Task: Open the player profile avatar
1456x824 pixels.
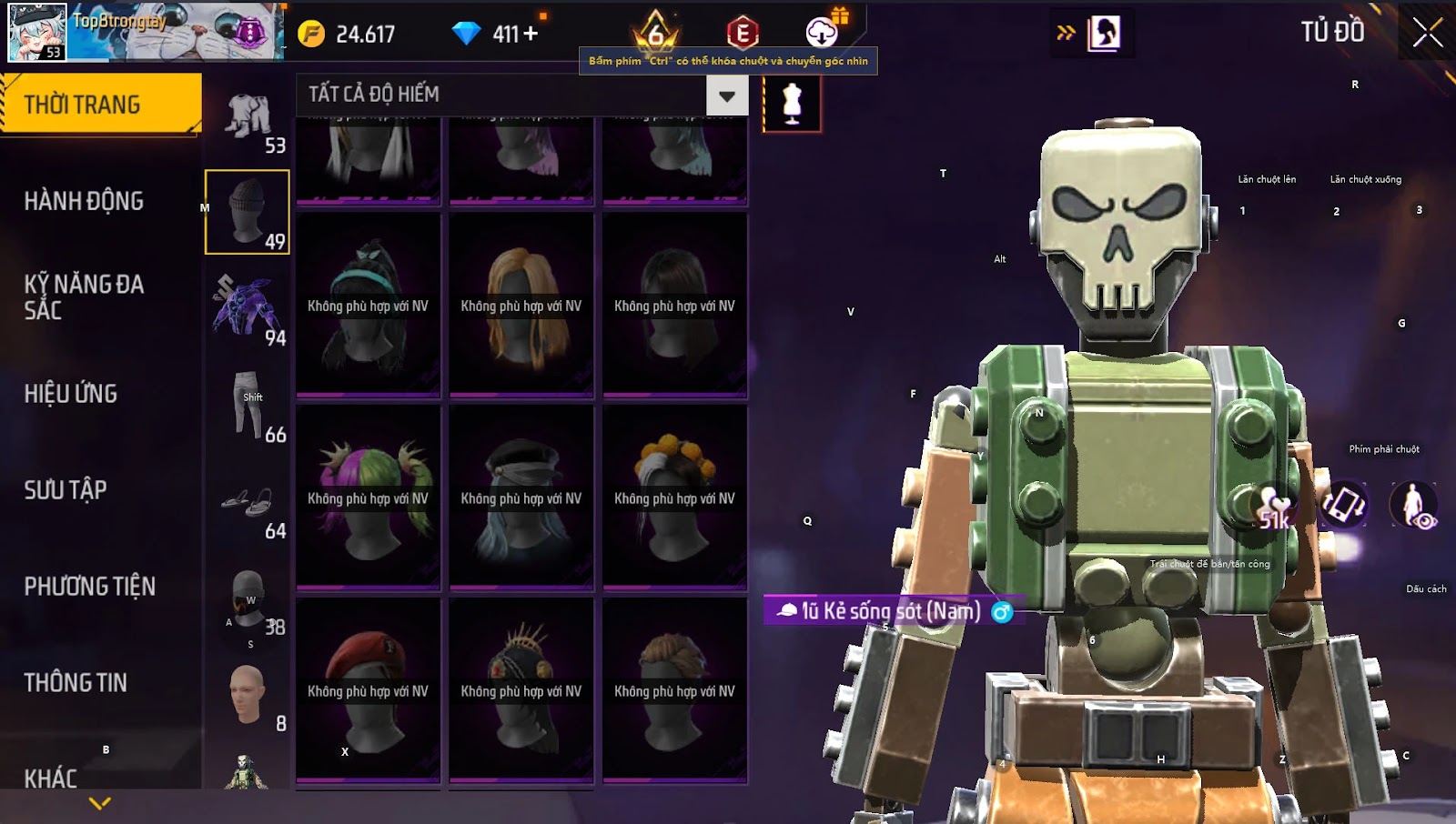Action: tap(37, 32)
